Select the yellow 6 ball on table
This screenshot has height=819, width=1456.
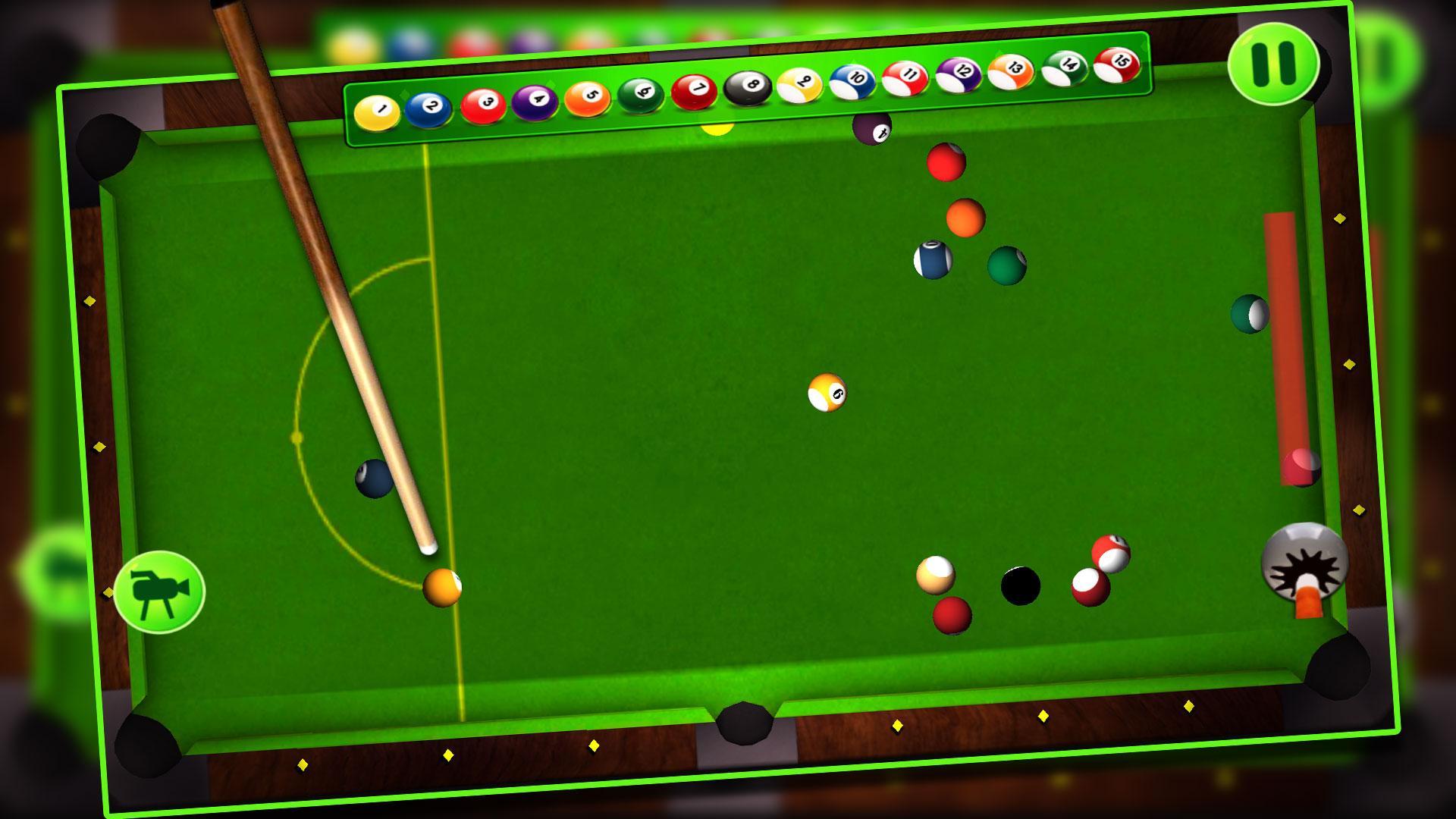coord(827,393)
